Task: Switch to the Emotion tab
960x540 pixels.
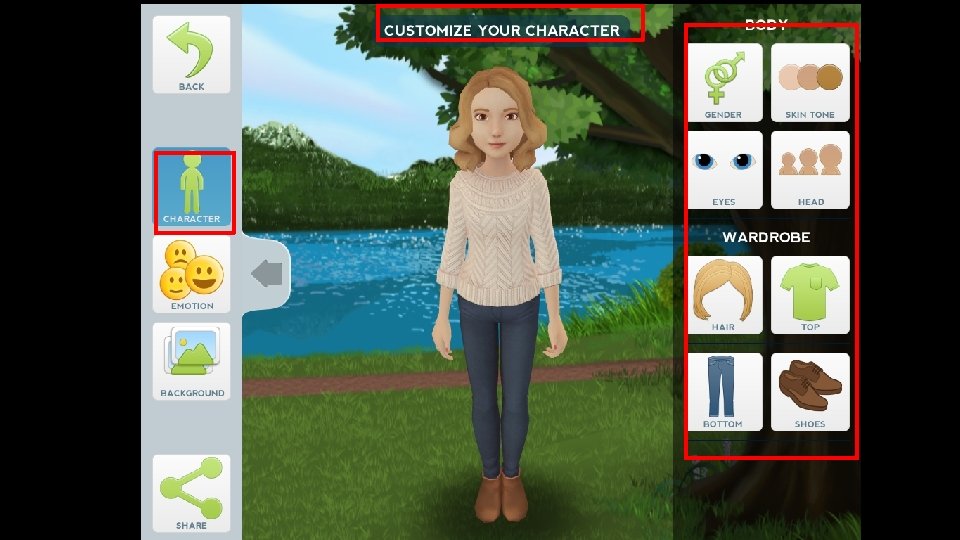Action: click(192, 275)
